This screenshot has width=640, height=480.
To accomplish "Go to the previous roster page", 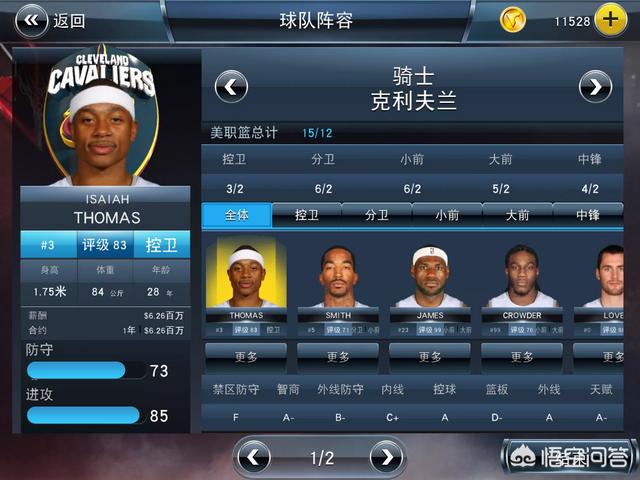I will tap(255, 458).
